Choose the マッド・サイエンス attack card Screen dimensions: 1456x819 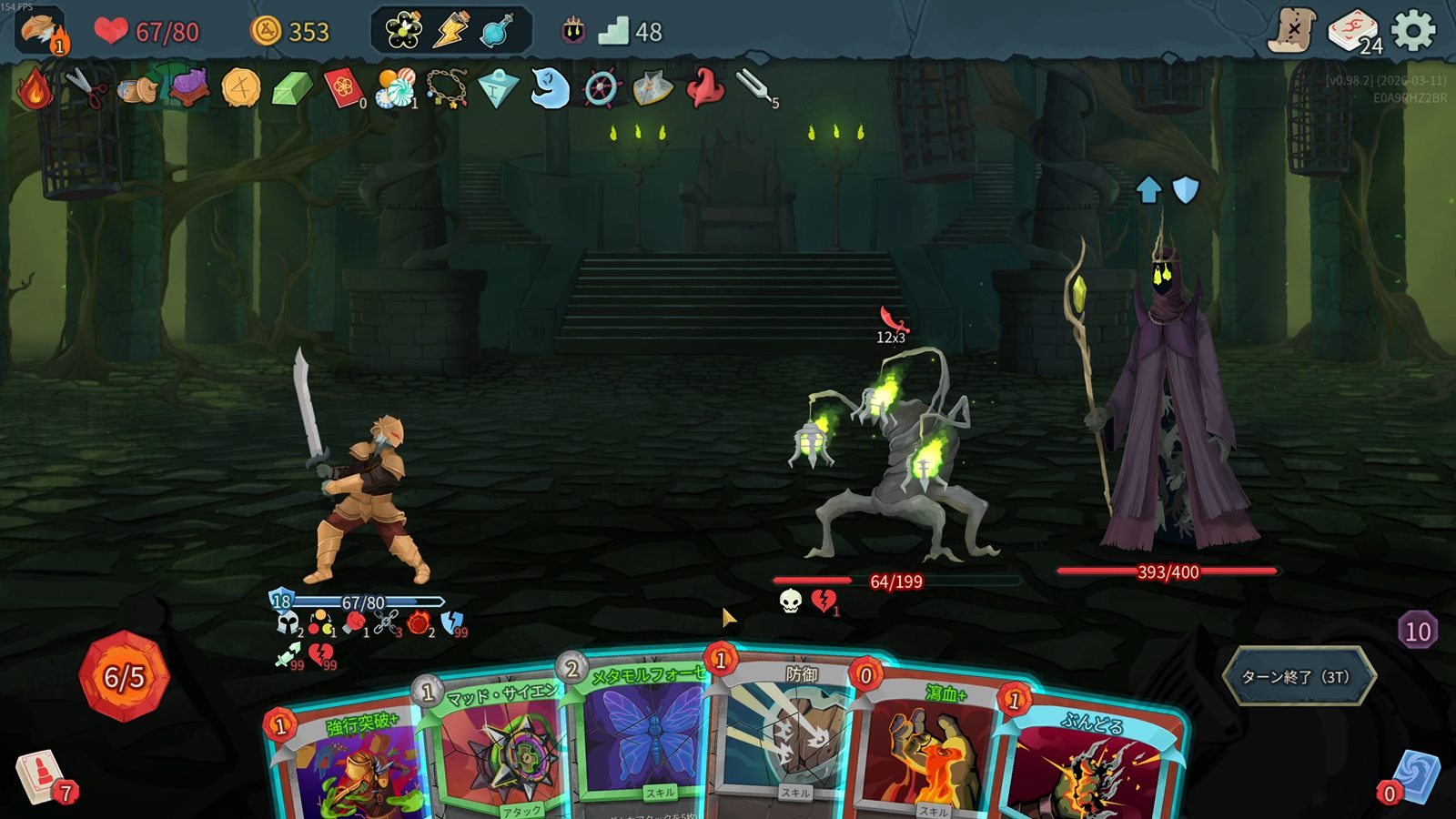click(496, 751)
